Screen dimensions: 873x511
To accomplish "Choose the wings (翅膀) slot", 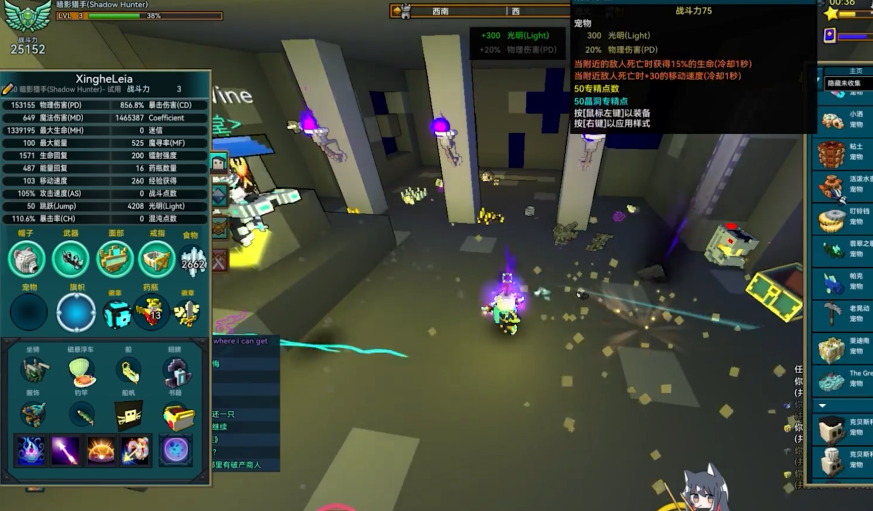I will pos(176,371).
